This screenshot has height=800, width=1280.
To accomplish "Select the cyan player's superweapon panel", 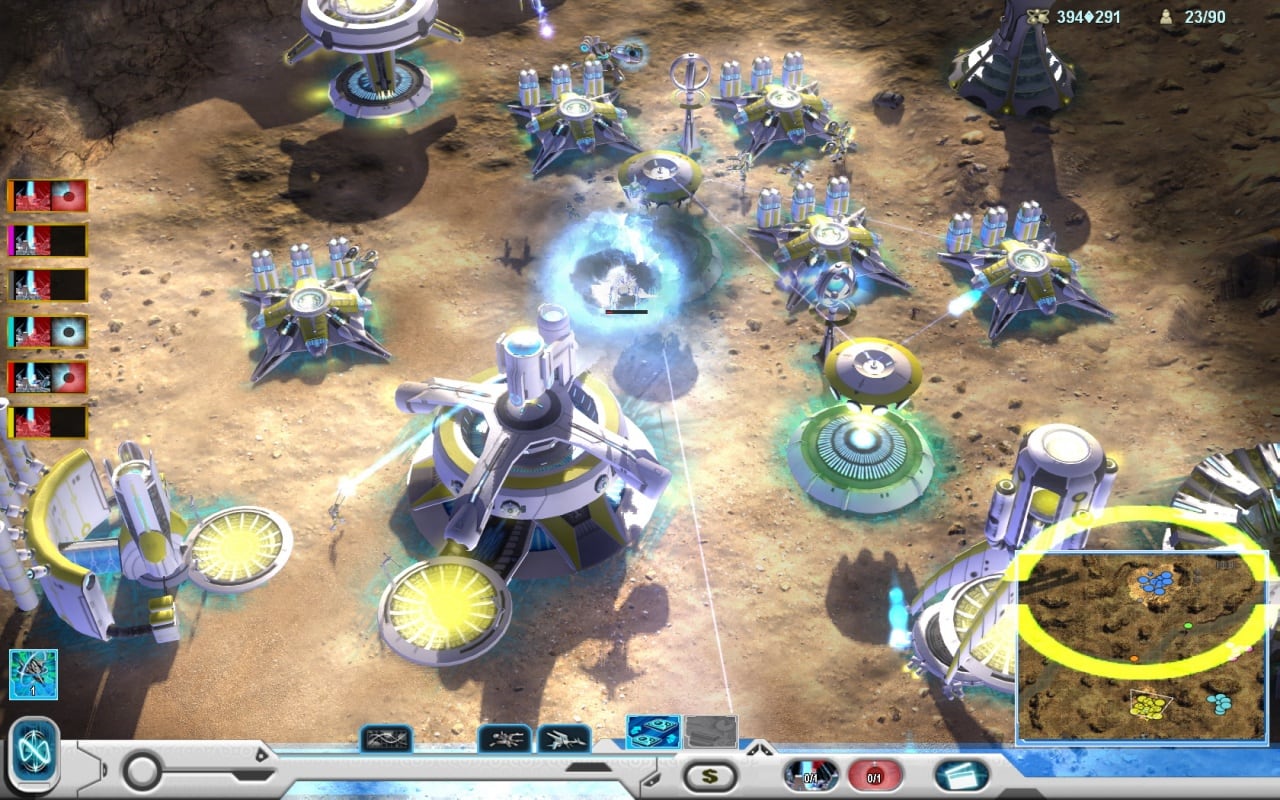I will coord(48,331).
